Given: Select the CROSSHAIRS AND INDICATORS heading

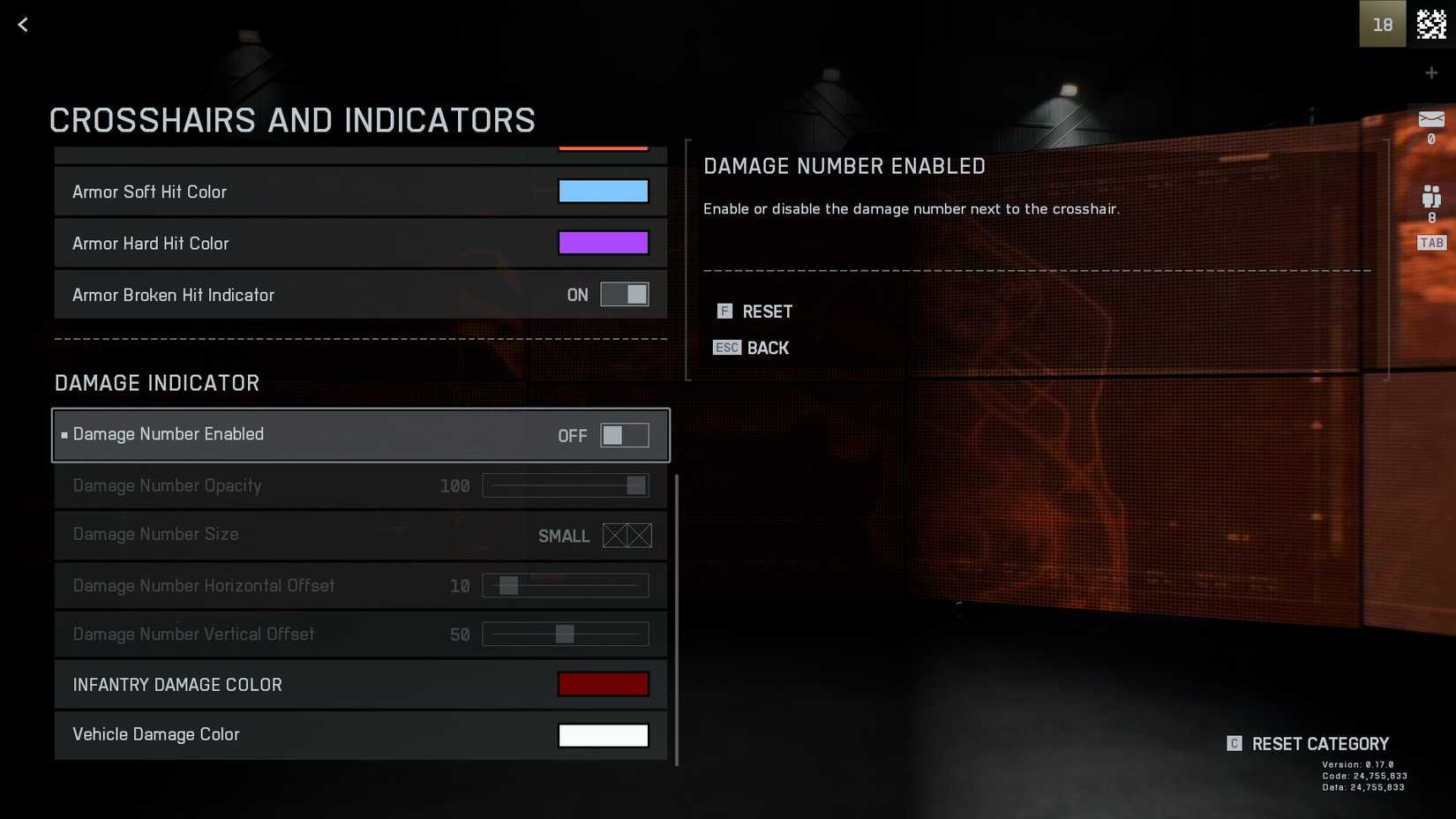Looking at the screenshot, I should pyautogui.click(x=292, y=120).
